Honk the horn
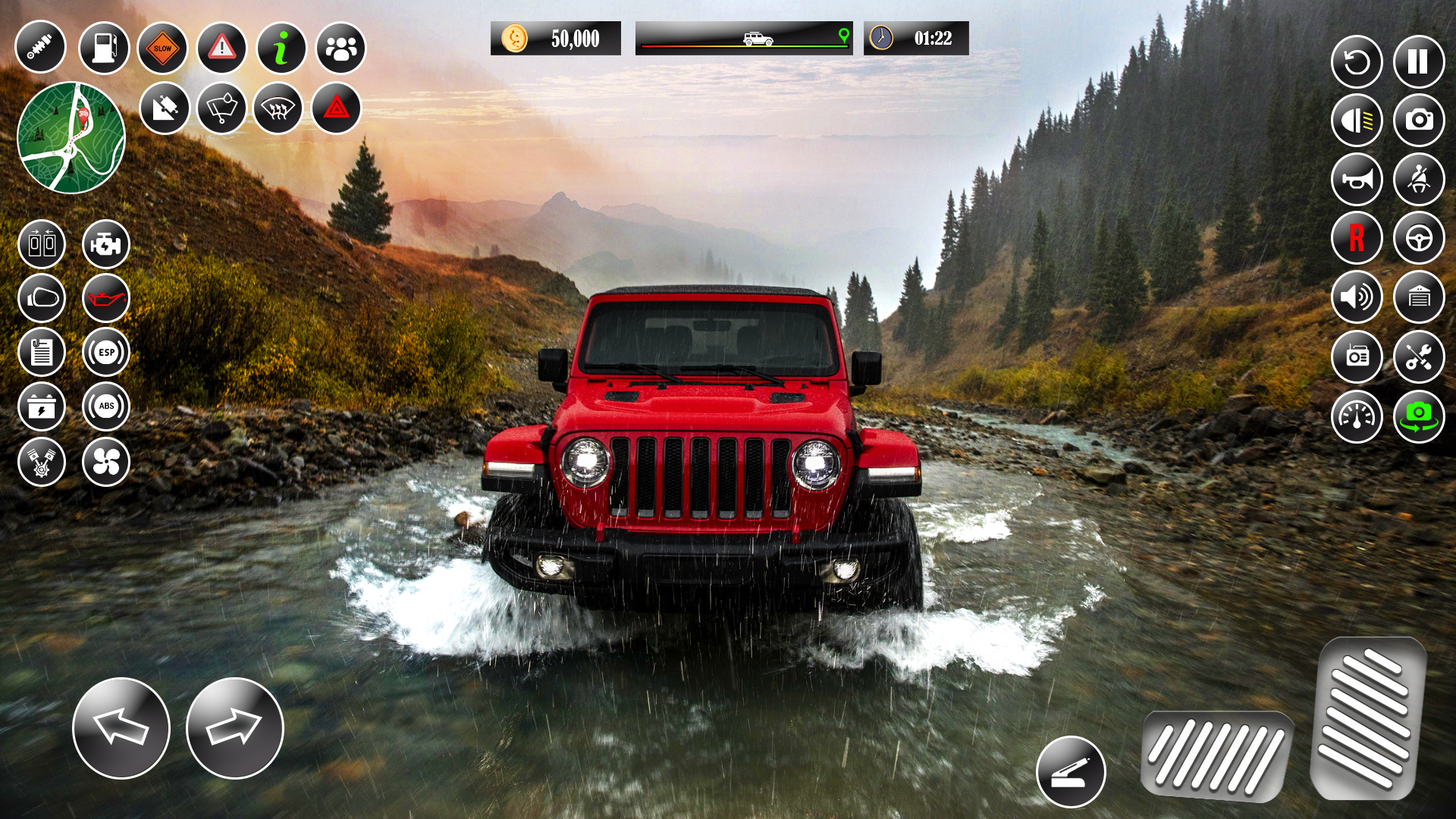 [1357, 180]
